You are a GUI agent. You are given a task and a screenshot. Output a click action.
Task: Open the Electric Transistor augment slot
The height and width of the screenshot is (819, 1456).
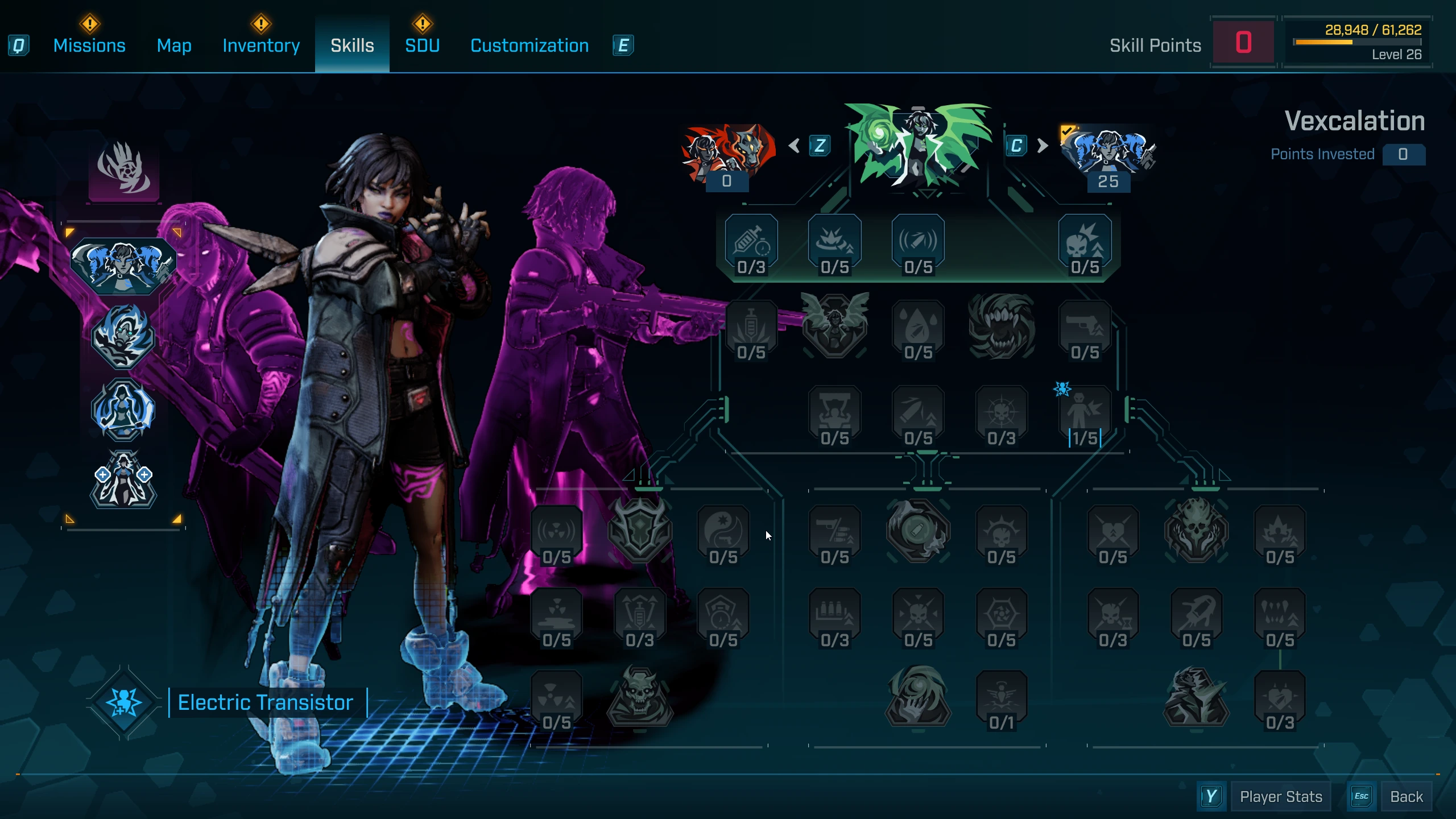point(124,702)
